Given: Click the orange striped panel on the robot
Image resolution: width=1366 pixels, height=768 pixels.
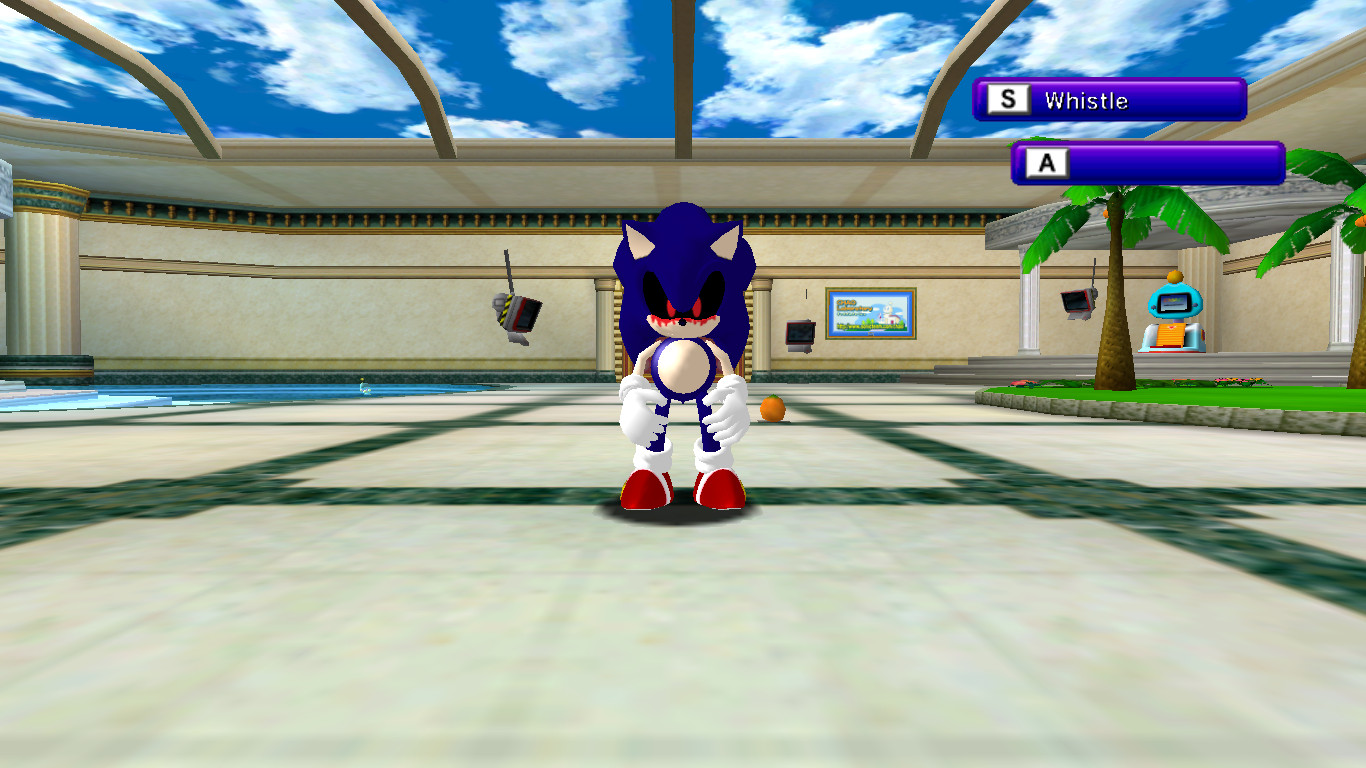Looking at the screenshot, I should (1168, 333).
